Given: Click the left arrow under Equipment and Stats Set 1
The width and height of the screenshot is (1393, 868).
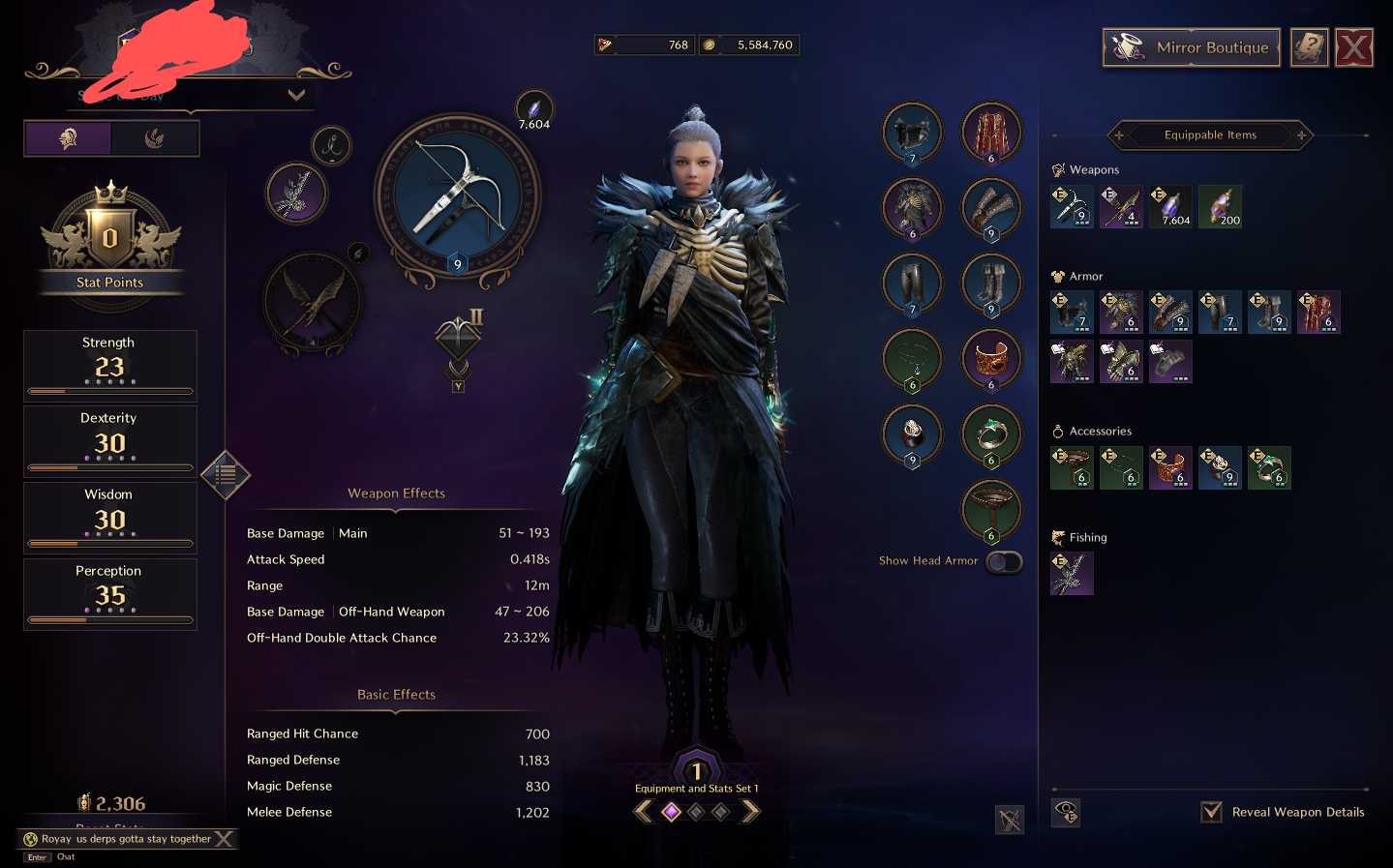Looking at the screenshot, I should (x=644, y=811).
